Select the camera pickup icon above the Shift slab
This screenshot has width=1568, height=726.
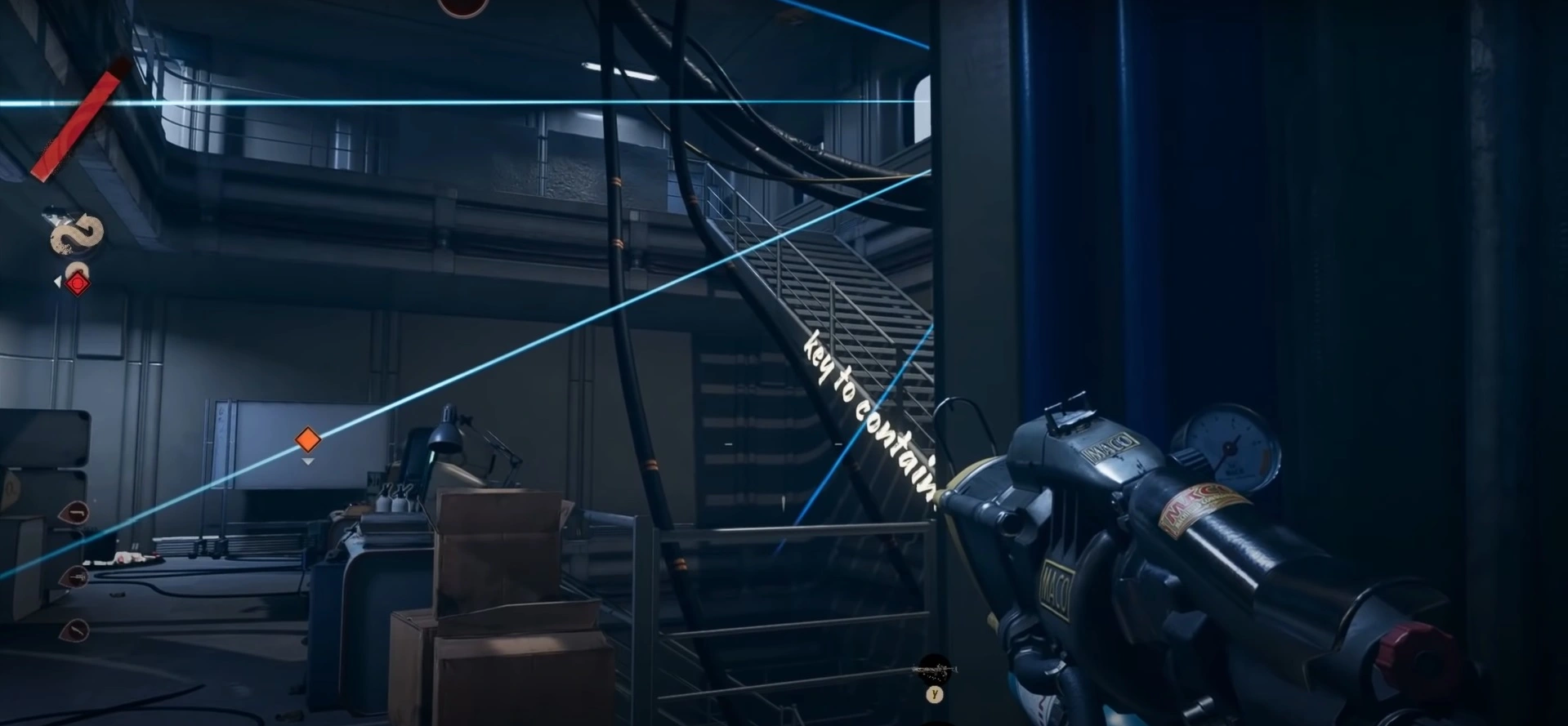[x=57, y=214]
